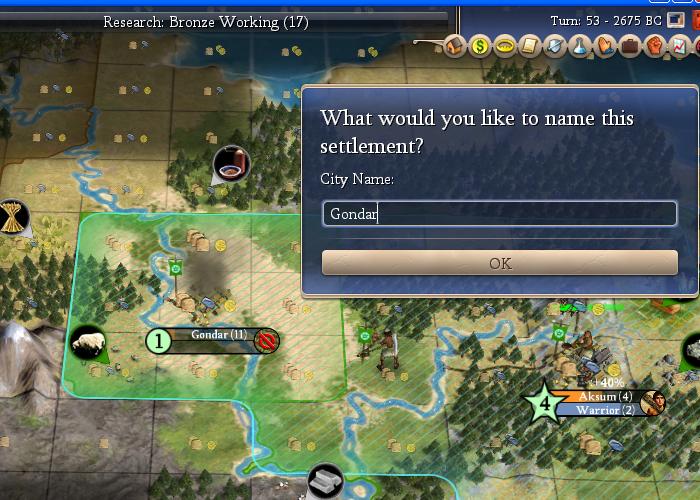
Task: Open the Foreign Advisor scroll icon
Action: pos(531,46)
